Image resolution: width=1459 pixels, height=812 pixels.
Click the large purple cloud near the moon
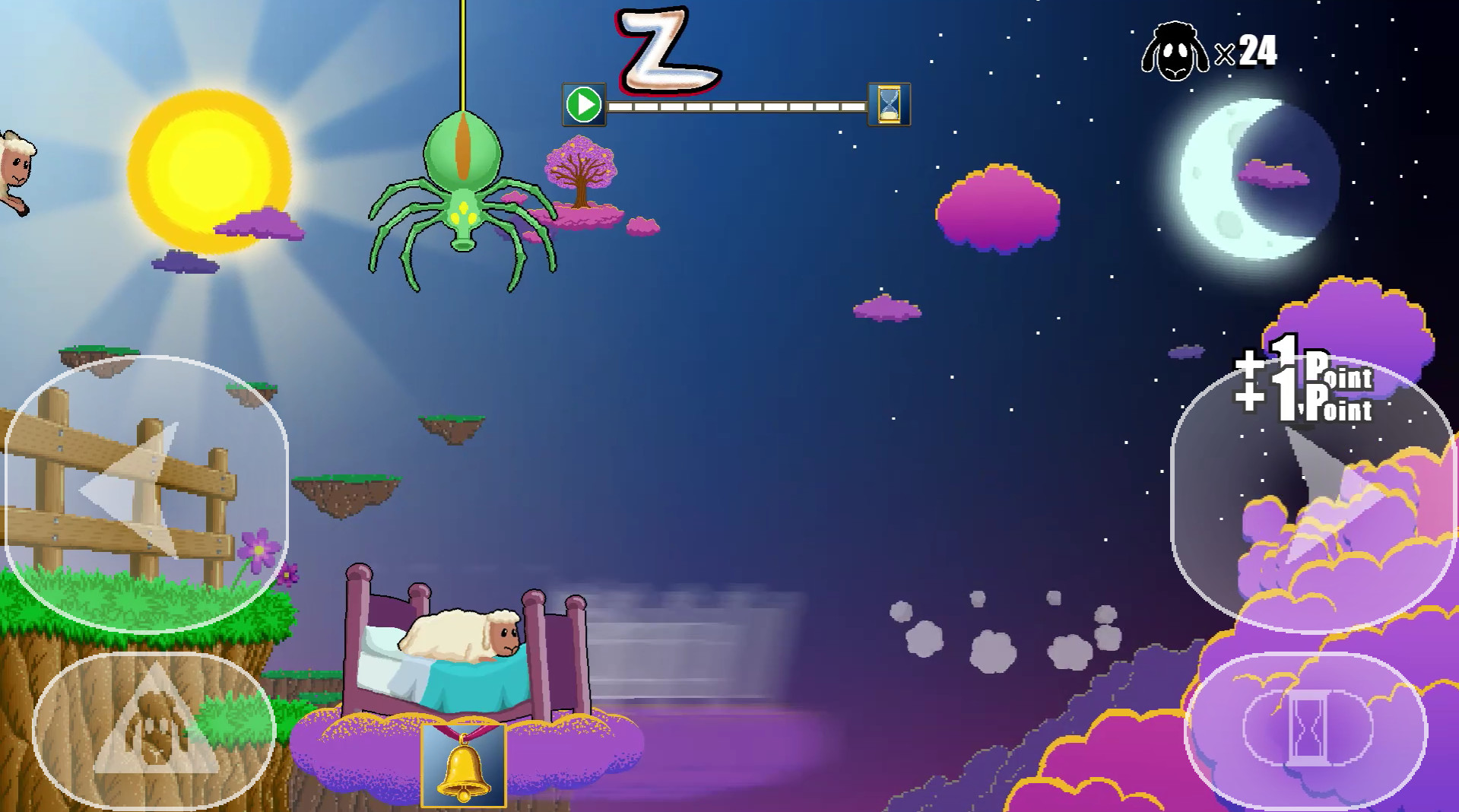(x=996, y=205)
